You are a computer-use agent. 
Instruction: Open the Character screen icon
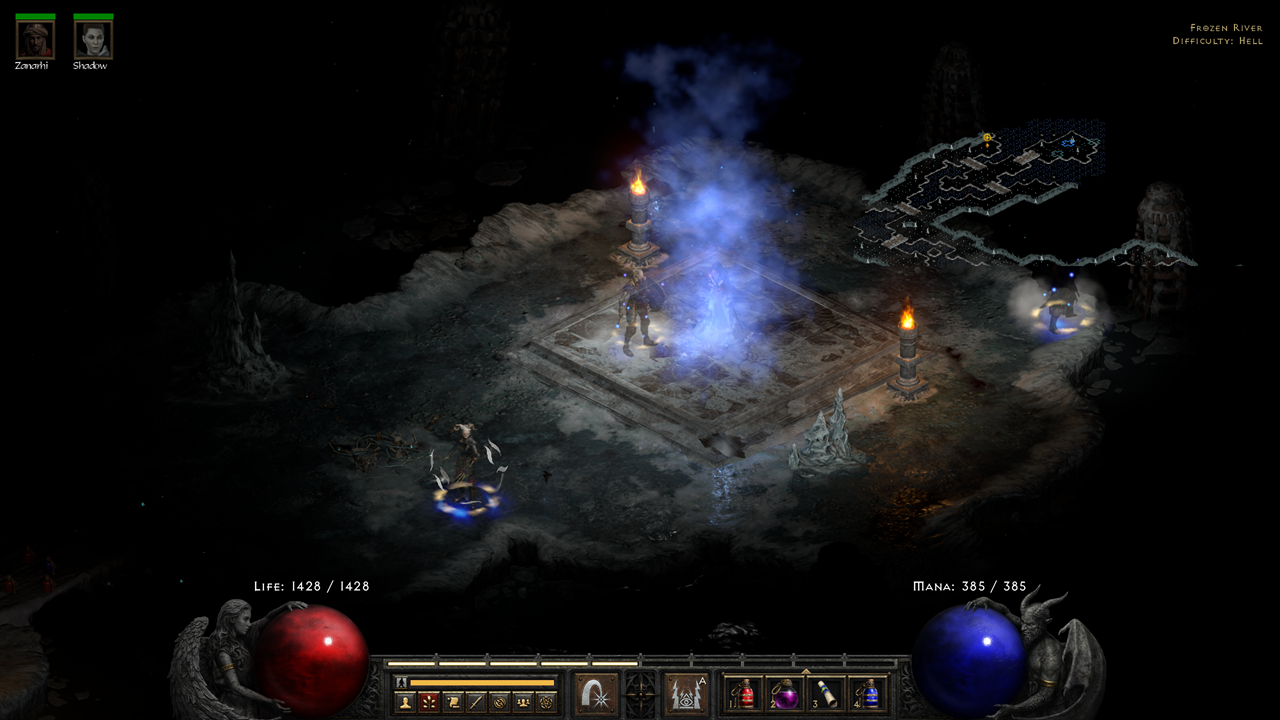(404, 701)
